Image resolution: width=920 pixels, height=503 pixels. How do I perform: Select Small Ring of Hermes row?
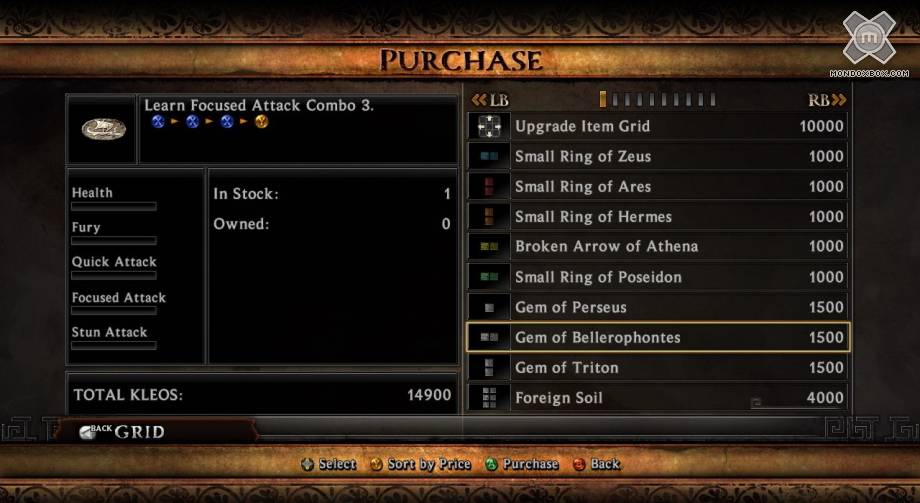pyautogui.click(x=657, y=217)
